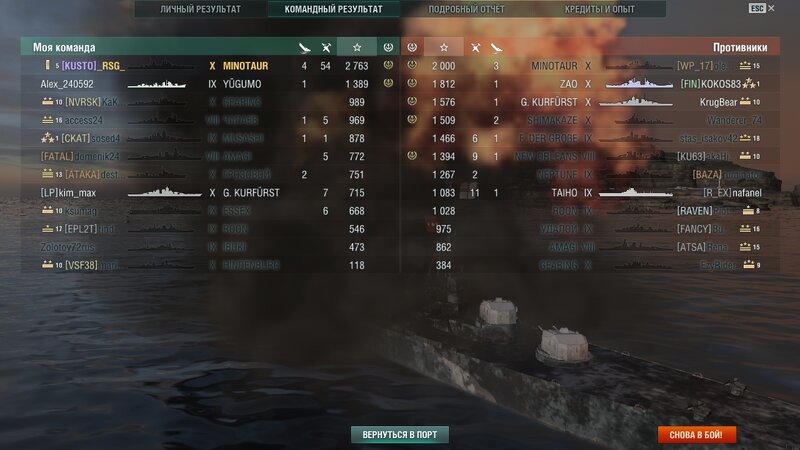Sort my team by star XP column
Image resolution: width=800 pixels, height=450 pixels.
point(357,47)
